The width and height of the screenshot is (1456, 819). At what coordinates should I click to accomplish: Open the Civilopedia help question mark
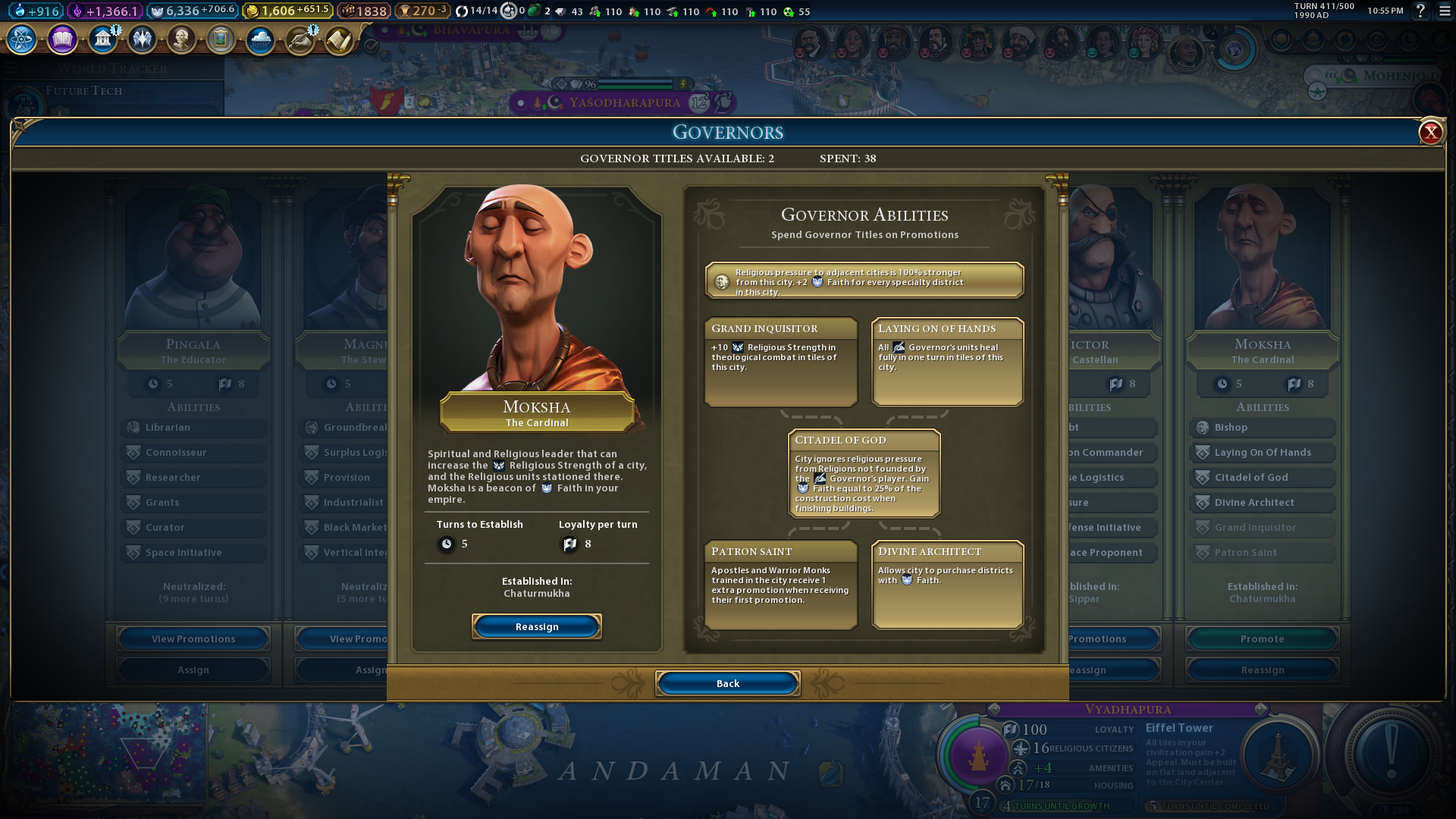[x=1420, y=11]
